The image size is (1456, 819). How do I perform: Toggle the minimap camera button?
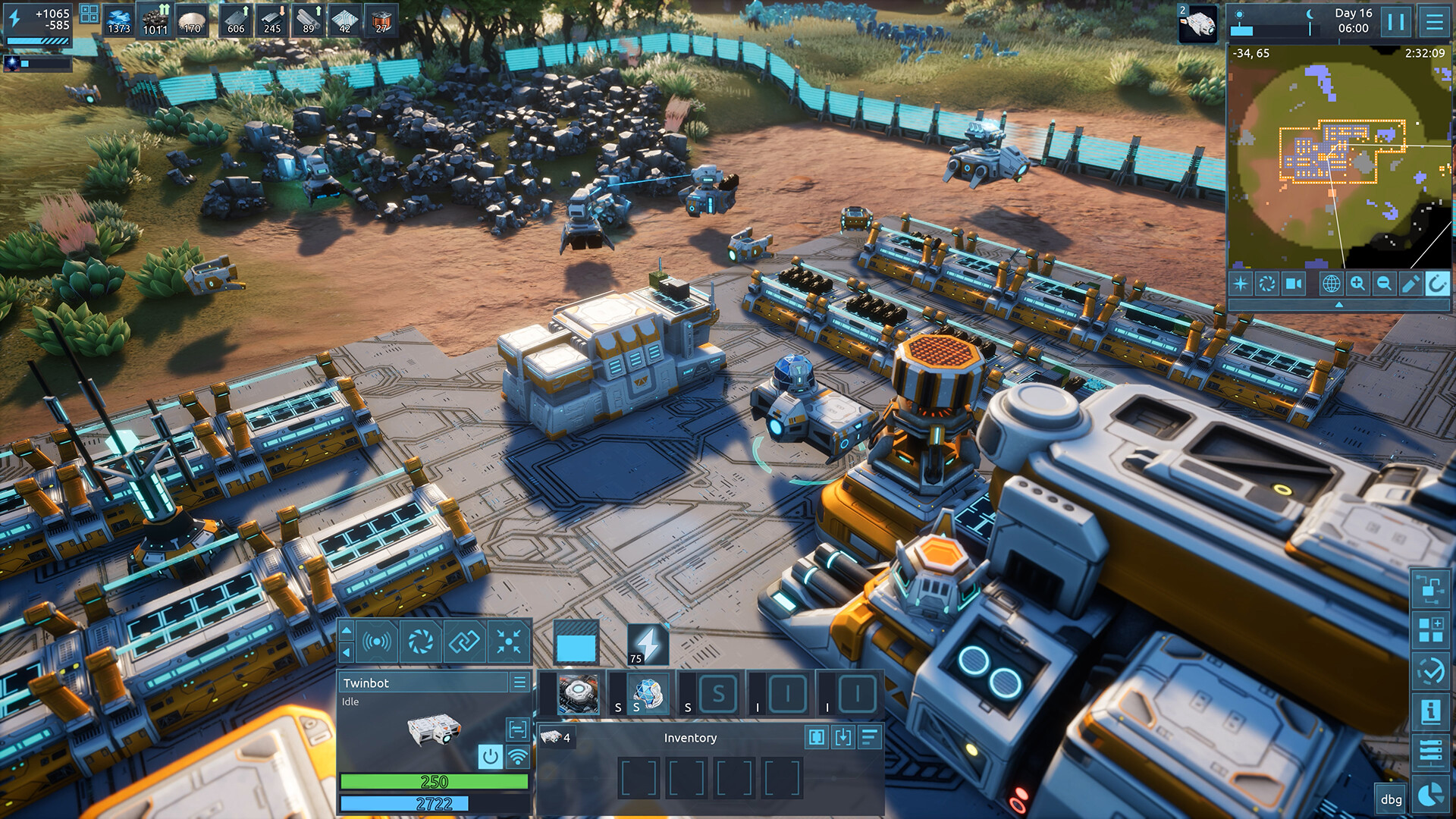click(1294, 284)
